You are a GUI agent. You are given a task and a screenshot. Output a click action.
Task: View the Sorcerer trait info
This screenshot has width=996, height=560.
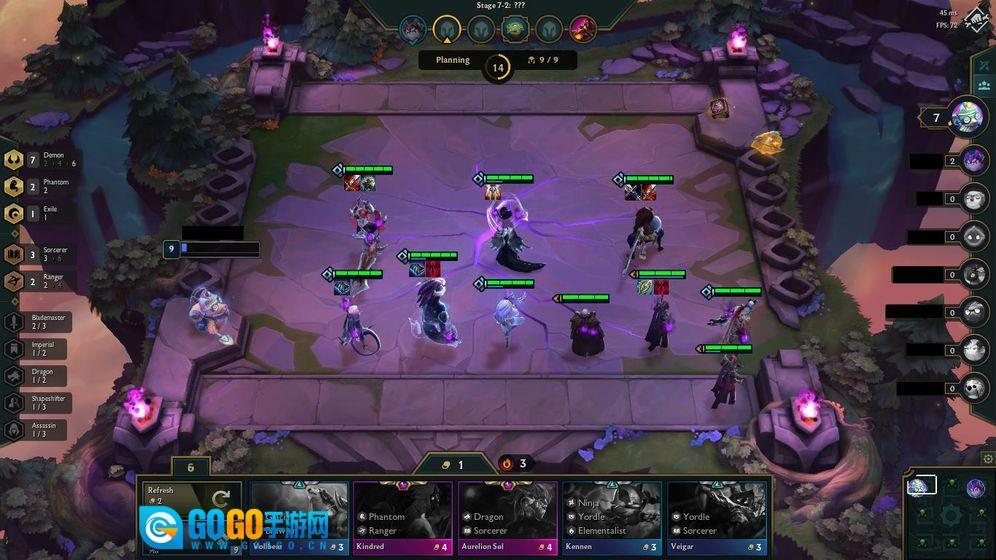point(16,254)
